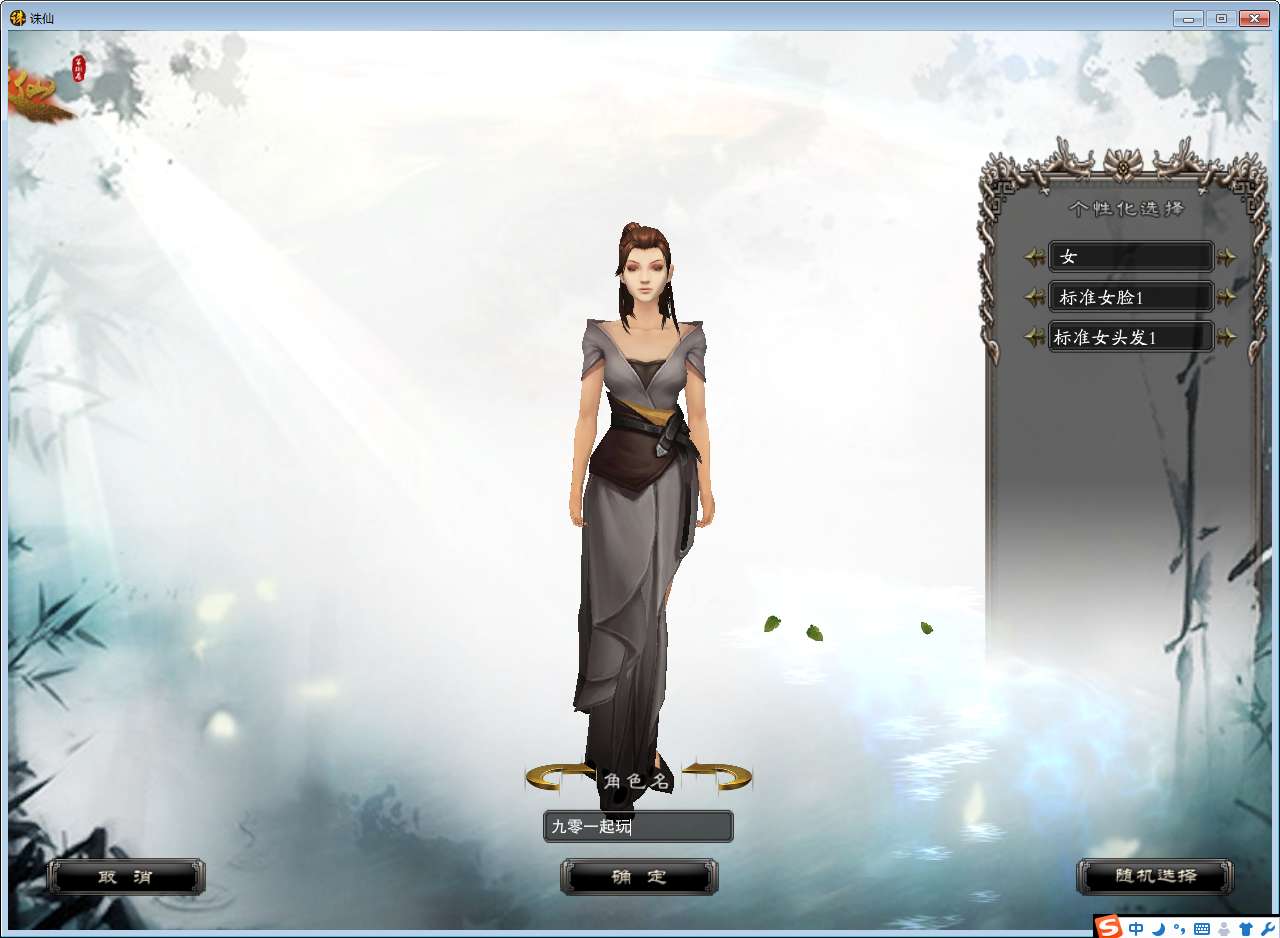Viewport: 1280px width, 938px height.
Task: Minimize the 诛仙 game window
Action: 1188,18
